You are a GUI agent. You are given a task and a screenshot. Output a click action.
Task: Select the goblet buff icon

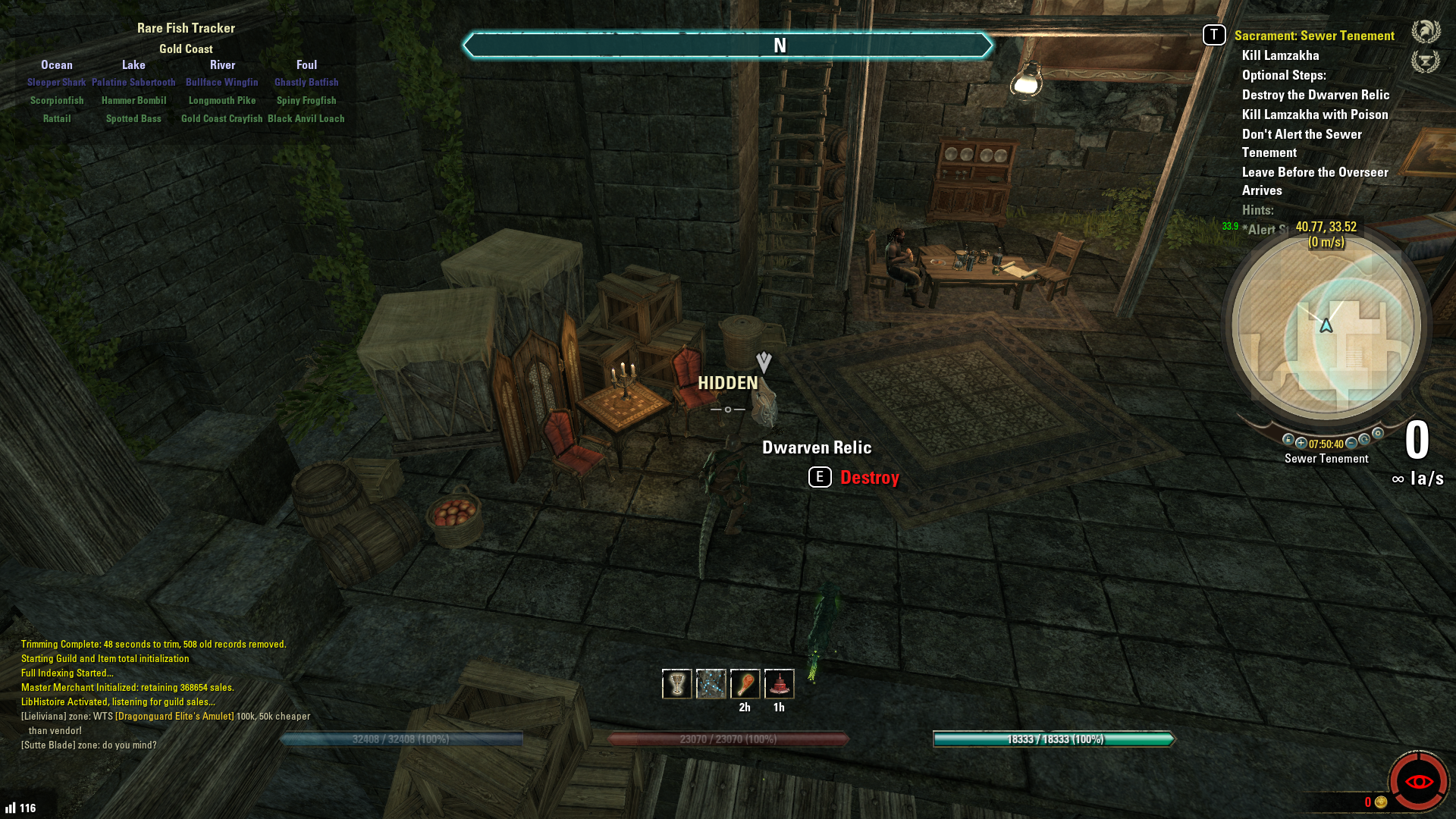(676, 684)
